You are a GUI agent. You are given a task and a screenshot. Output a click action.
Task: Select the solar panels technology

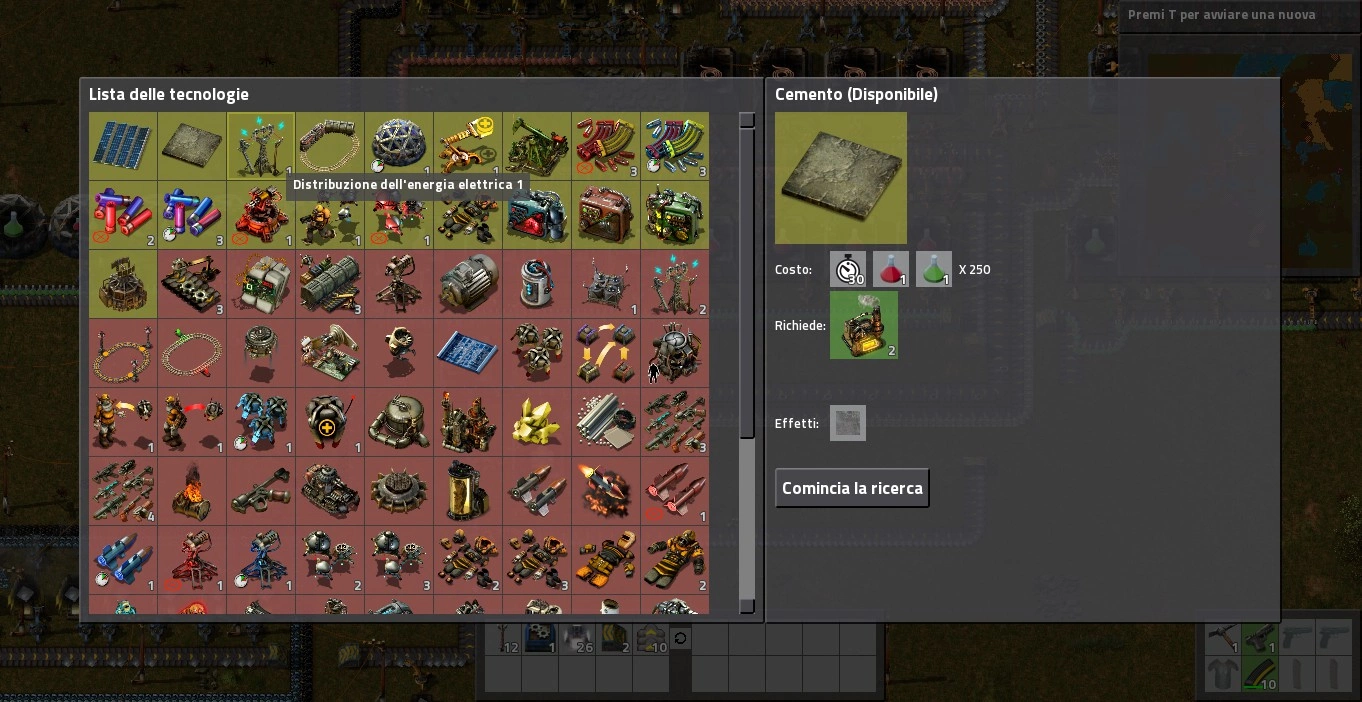123,146
